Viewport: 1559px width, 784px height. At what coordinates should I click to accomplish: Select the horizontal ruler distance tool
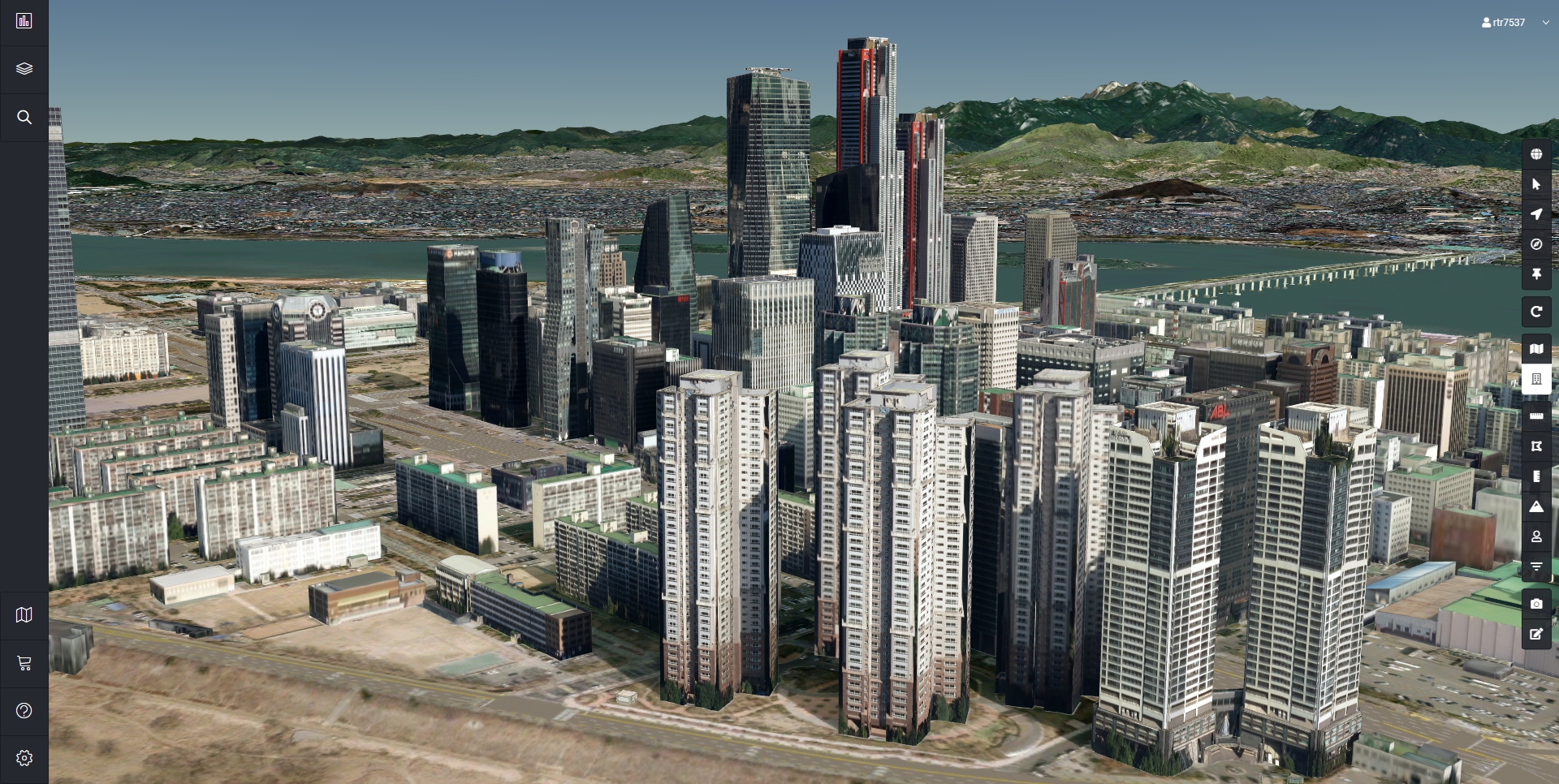pyautogui.click(x=1536, y=416)
